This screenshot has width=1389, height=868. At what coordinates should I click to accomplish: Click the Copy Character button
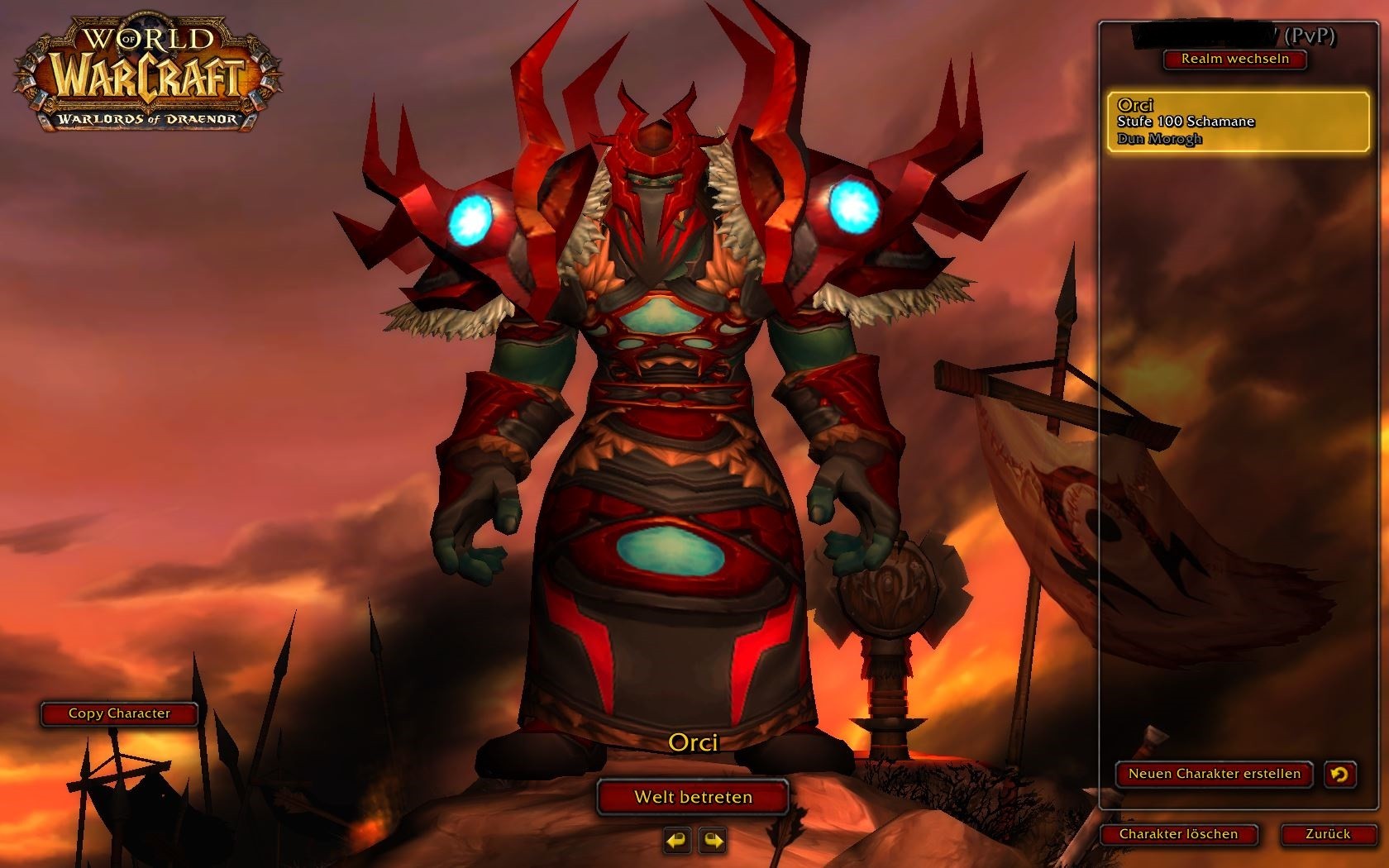click(x=119, y=713)
